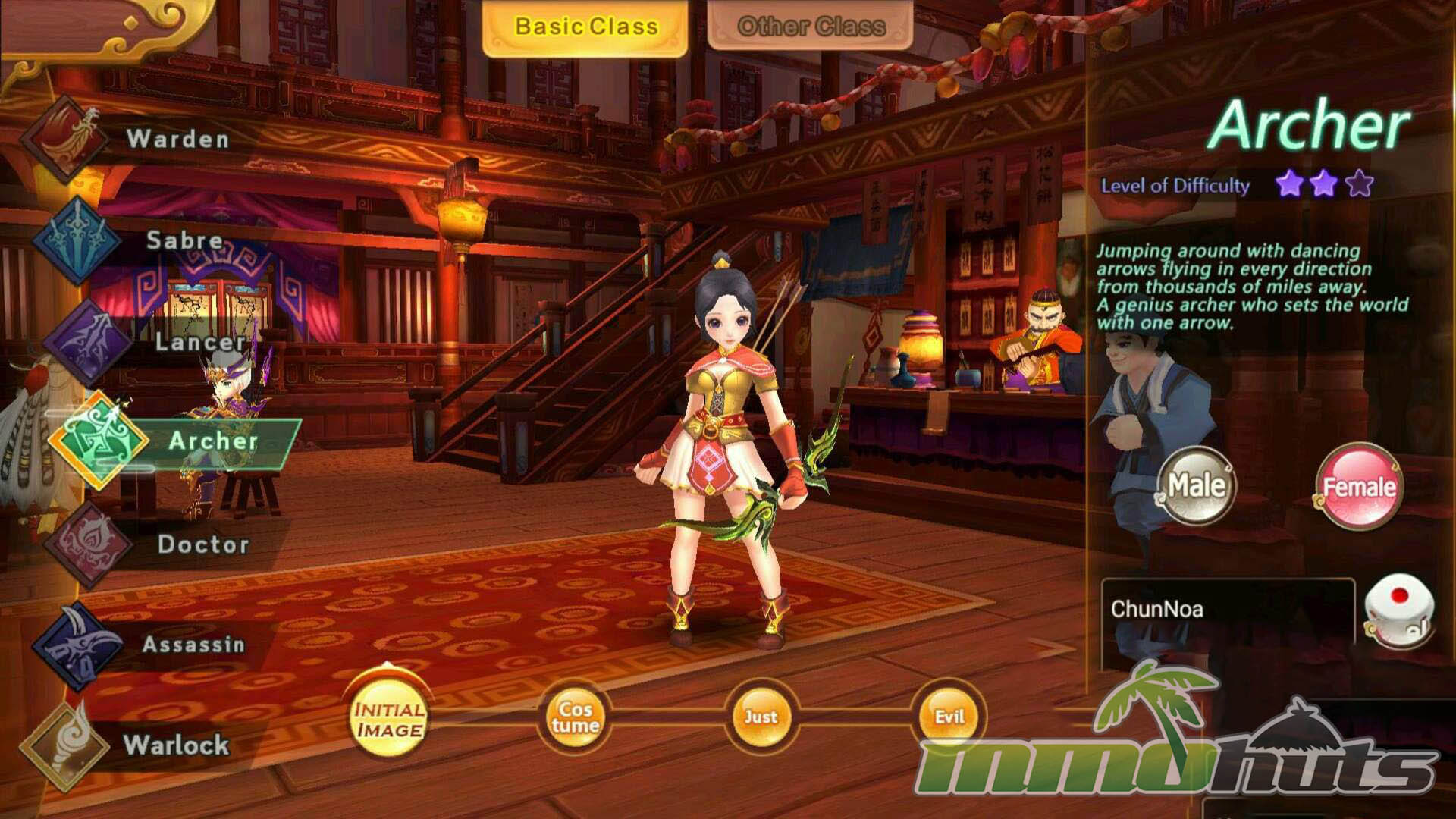Switch to the Basic Class tab
This screenshot has width=1456, height=819.
coord(585,27)
